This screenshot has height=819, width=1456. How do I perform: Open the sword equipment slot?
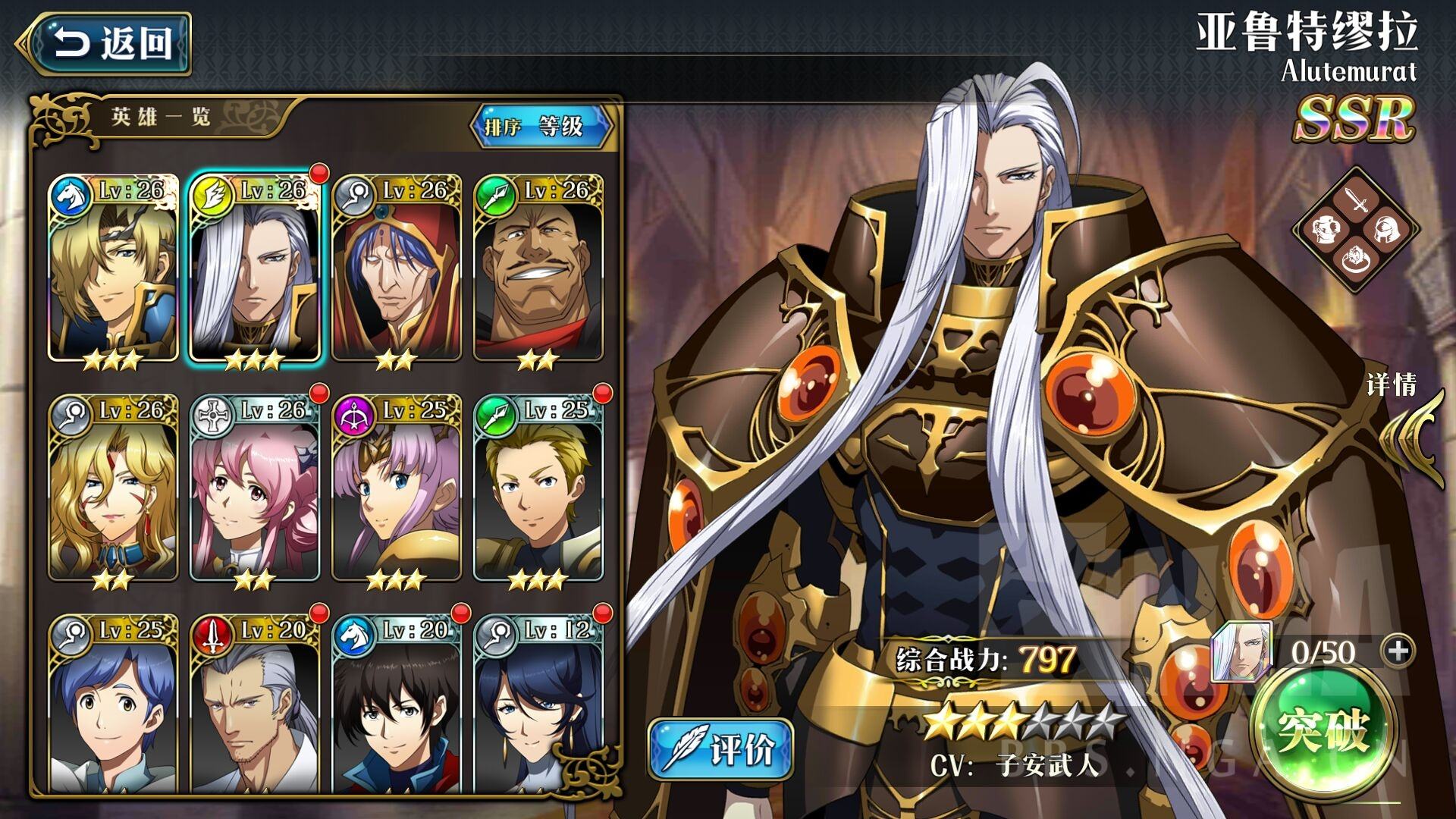[1356, 201]
